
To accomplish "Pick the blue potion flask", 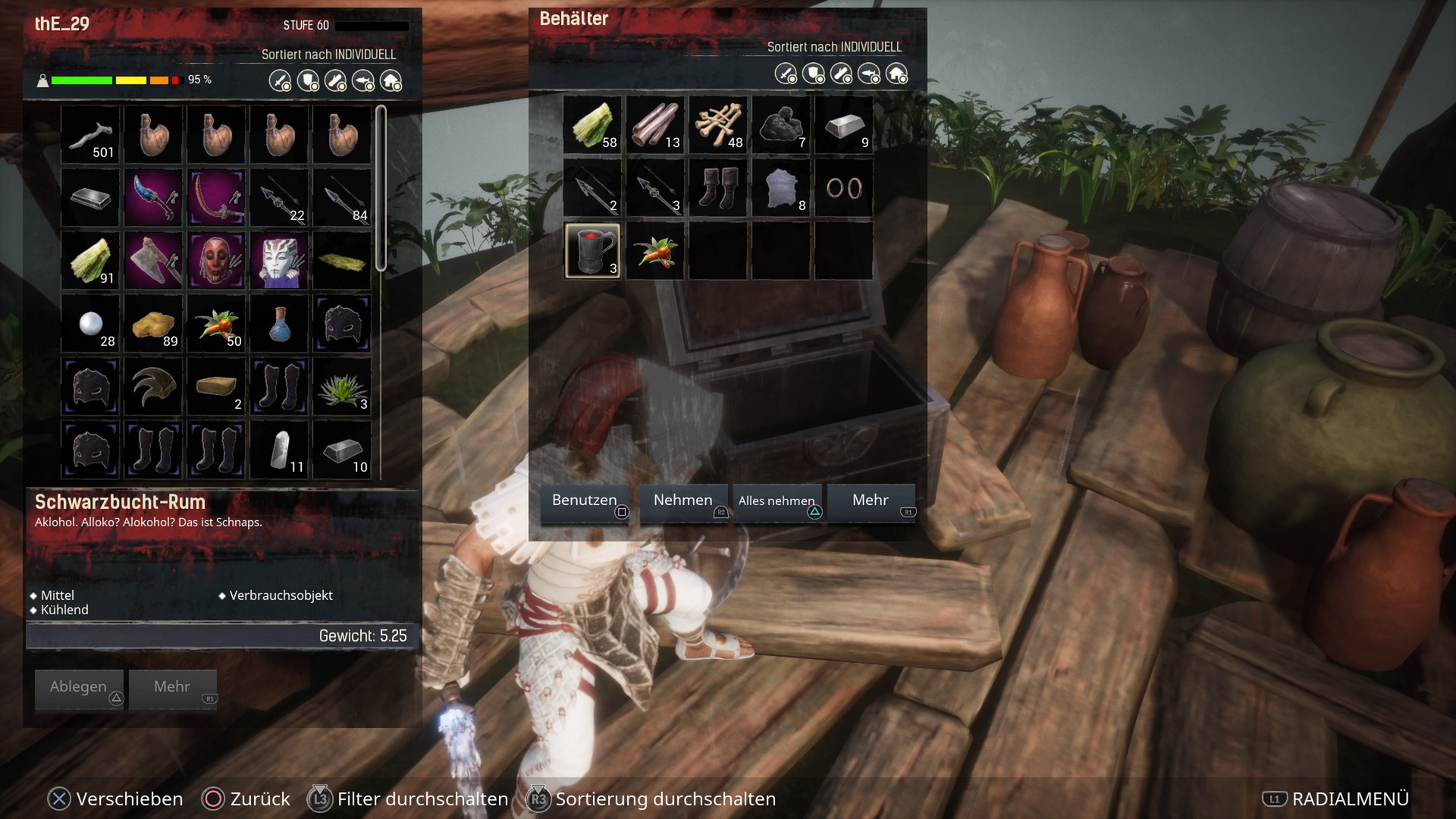I will [x=280, y=324].
